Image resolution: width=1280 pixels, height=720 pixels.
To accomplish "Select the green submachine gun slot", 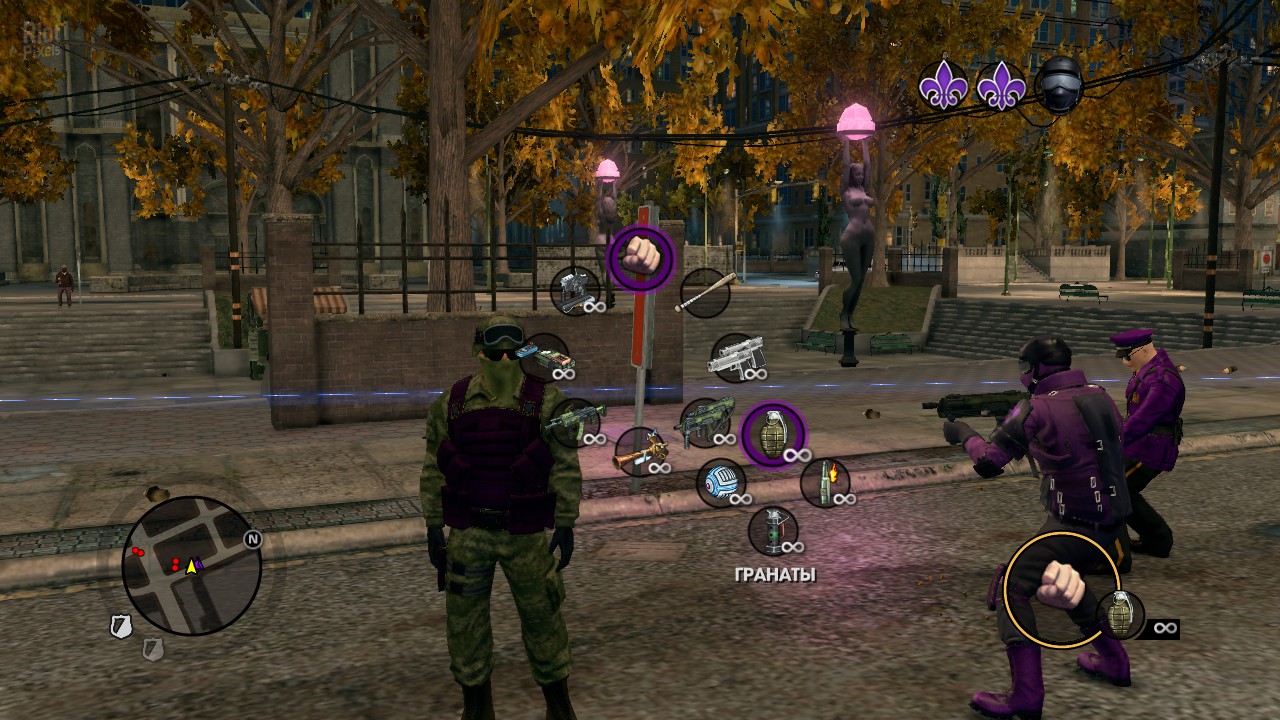I will pos(705,423).
